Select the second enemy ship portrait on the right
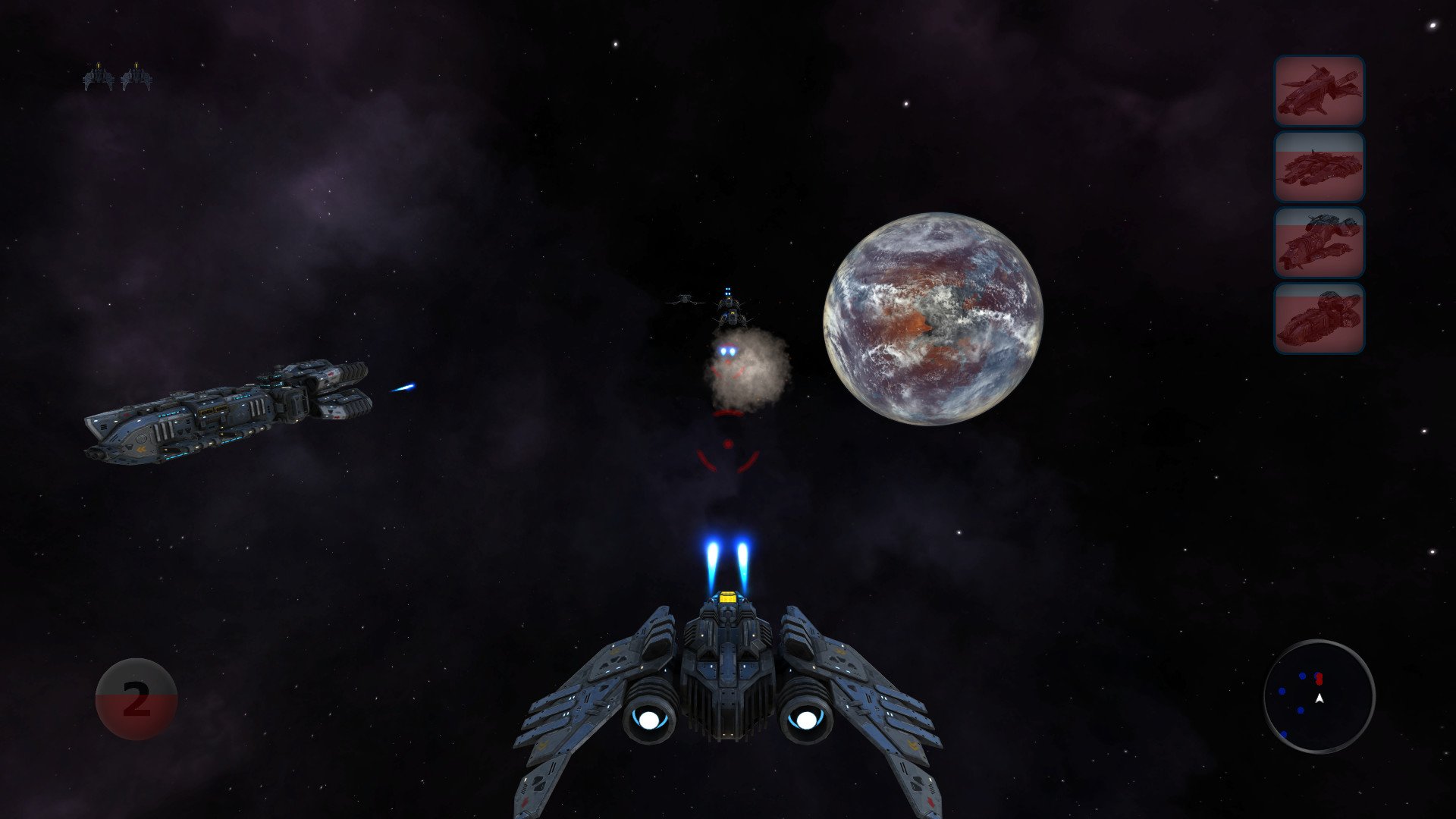The width and height of the screenshot is (1456, 819). point(1321,168)
